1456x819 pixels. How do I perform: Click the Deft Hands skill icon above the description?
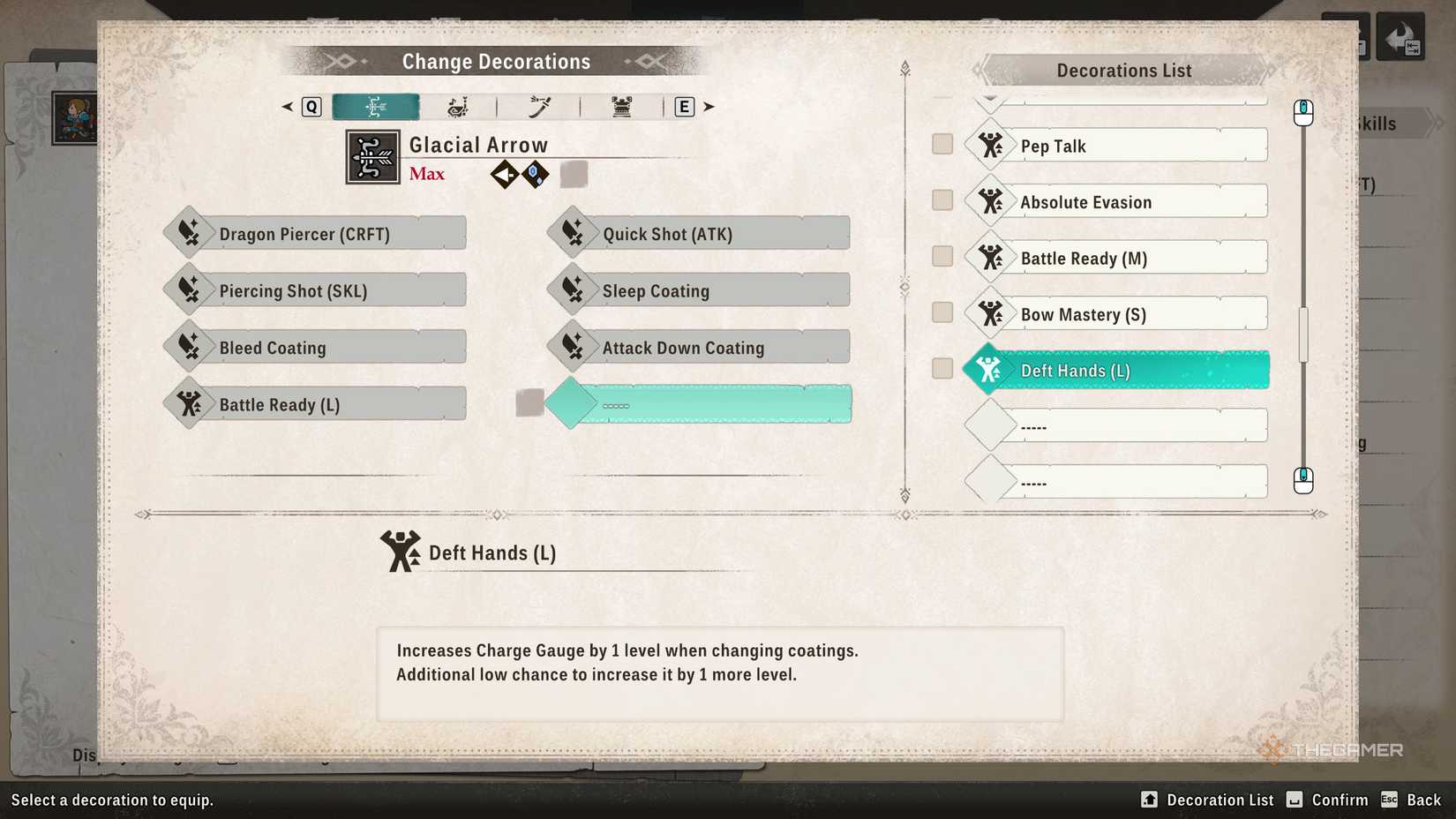[x=400, y=551]
